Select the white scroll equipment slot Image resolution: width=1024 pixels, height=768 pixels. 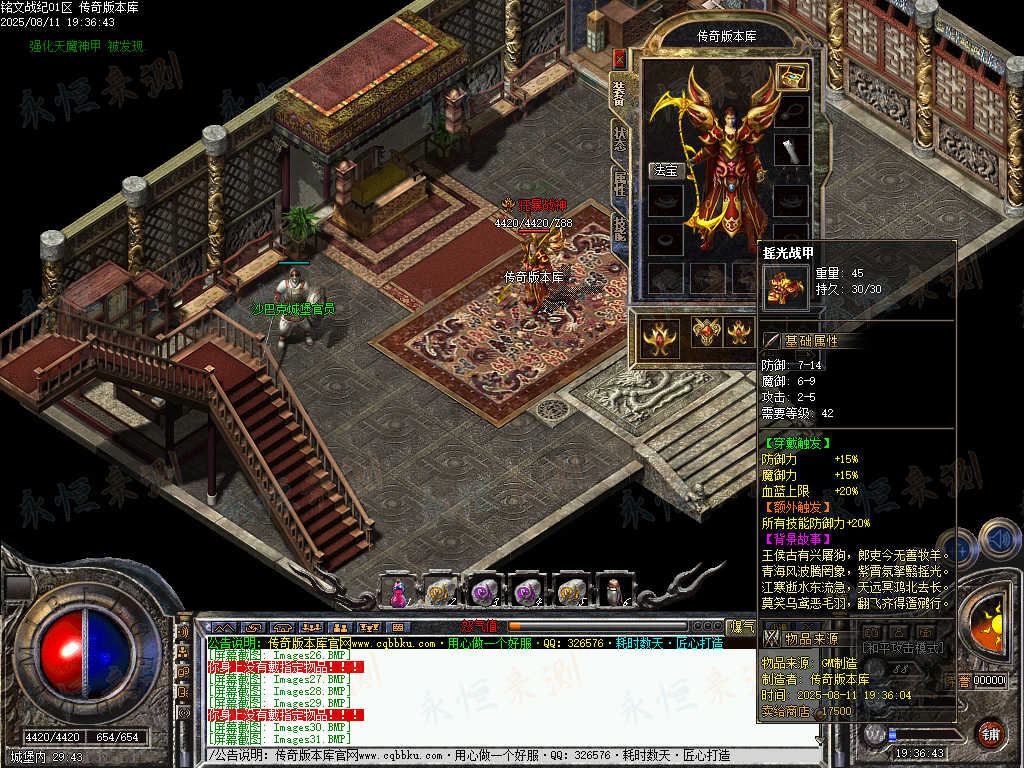click(791, 152)
